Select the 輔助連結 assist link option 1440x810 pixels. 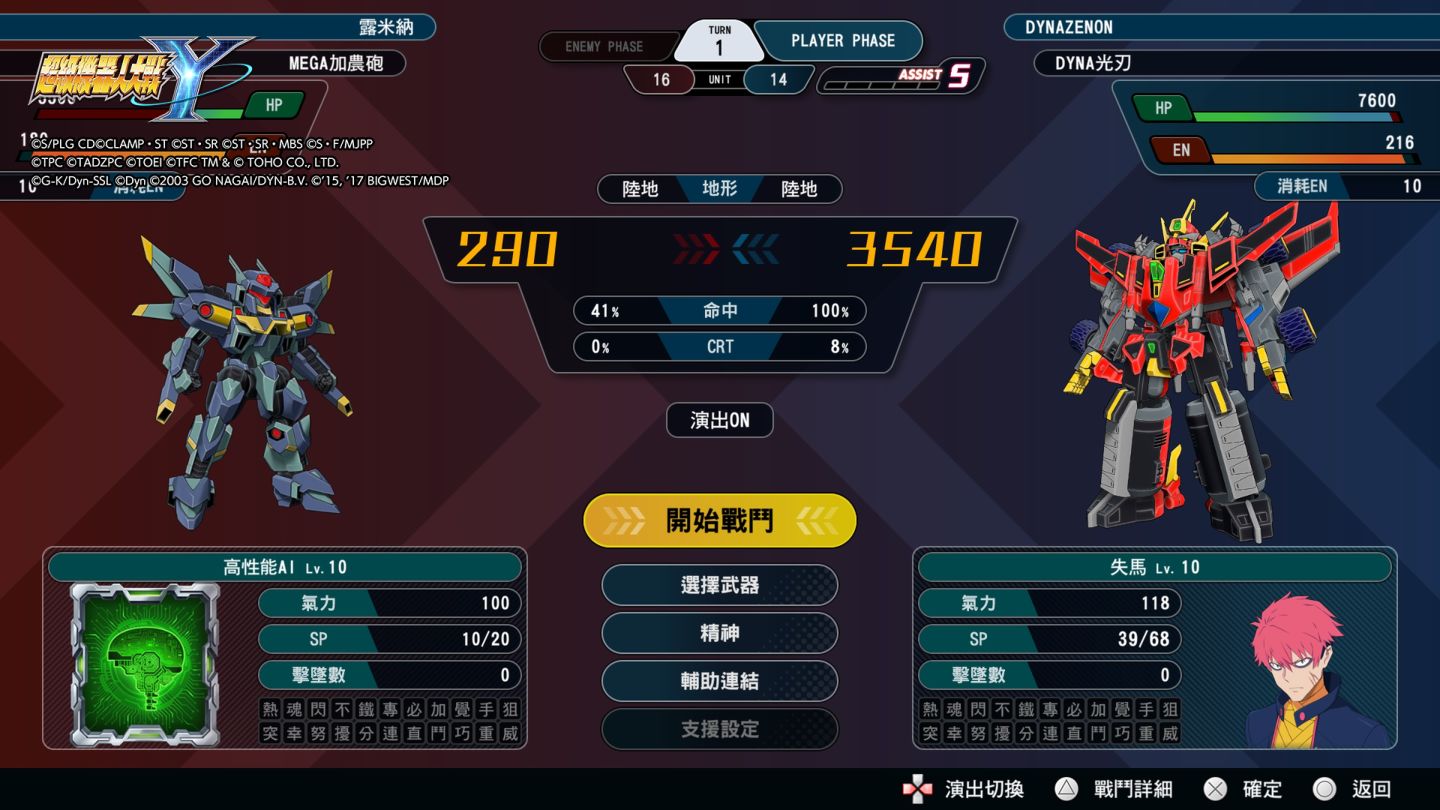pos(720,681)
